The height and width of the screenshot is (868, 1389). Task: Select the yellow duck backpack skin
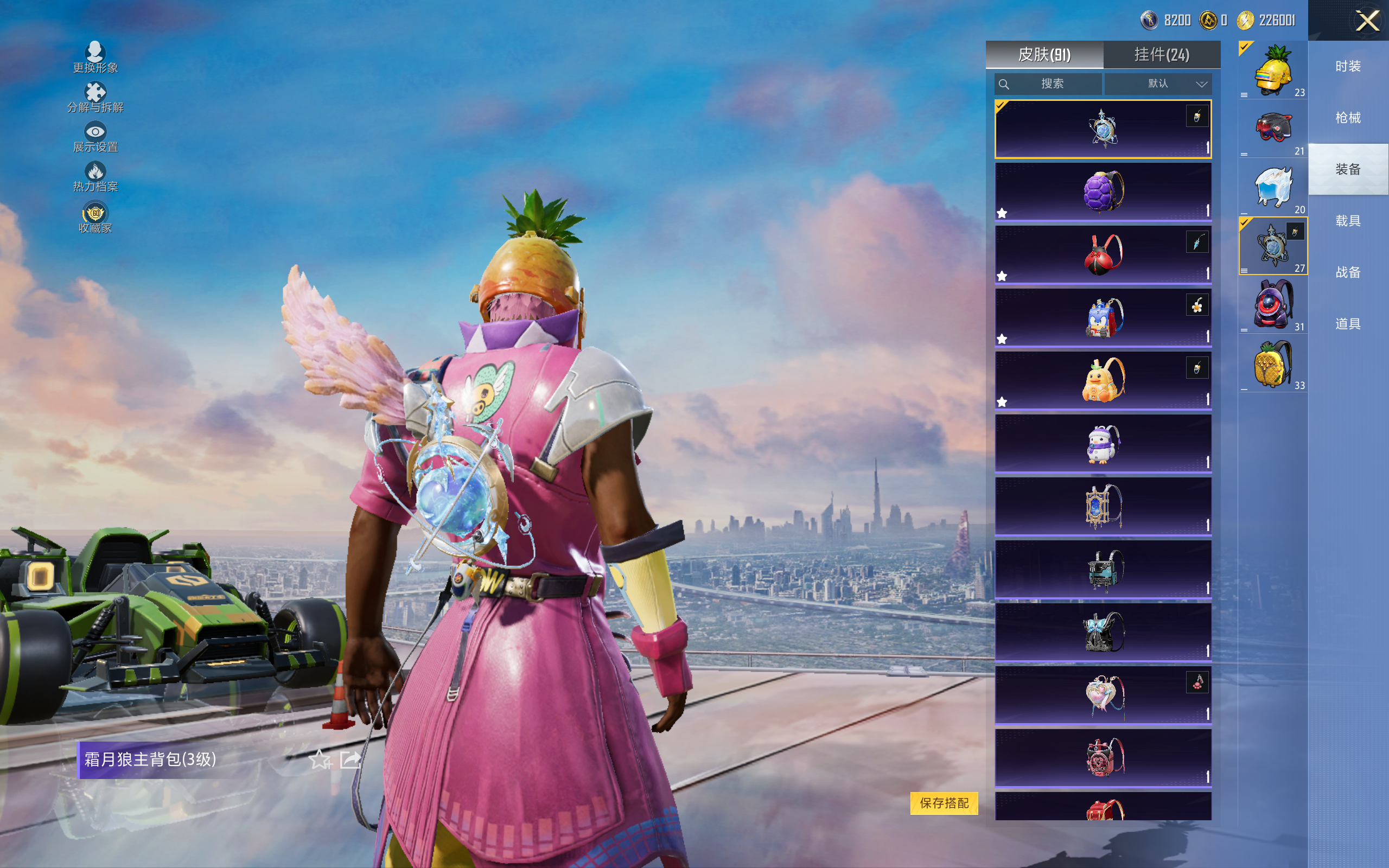click(1103, 380)
